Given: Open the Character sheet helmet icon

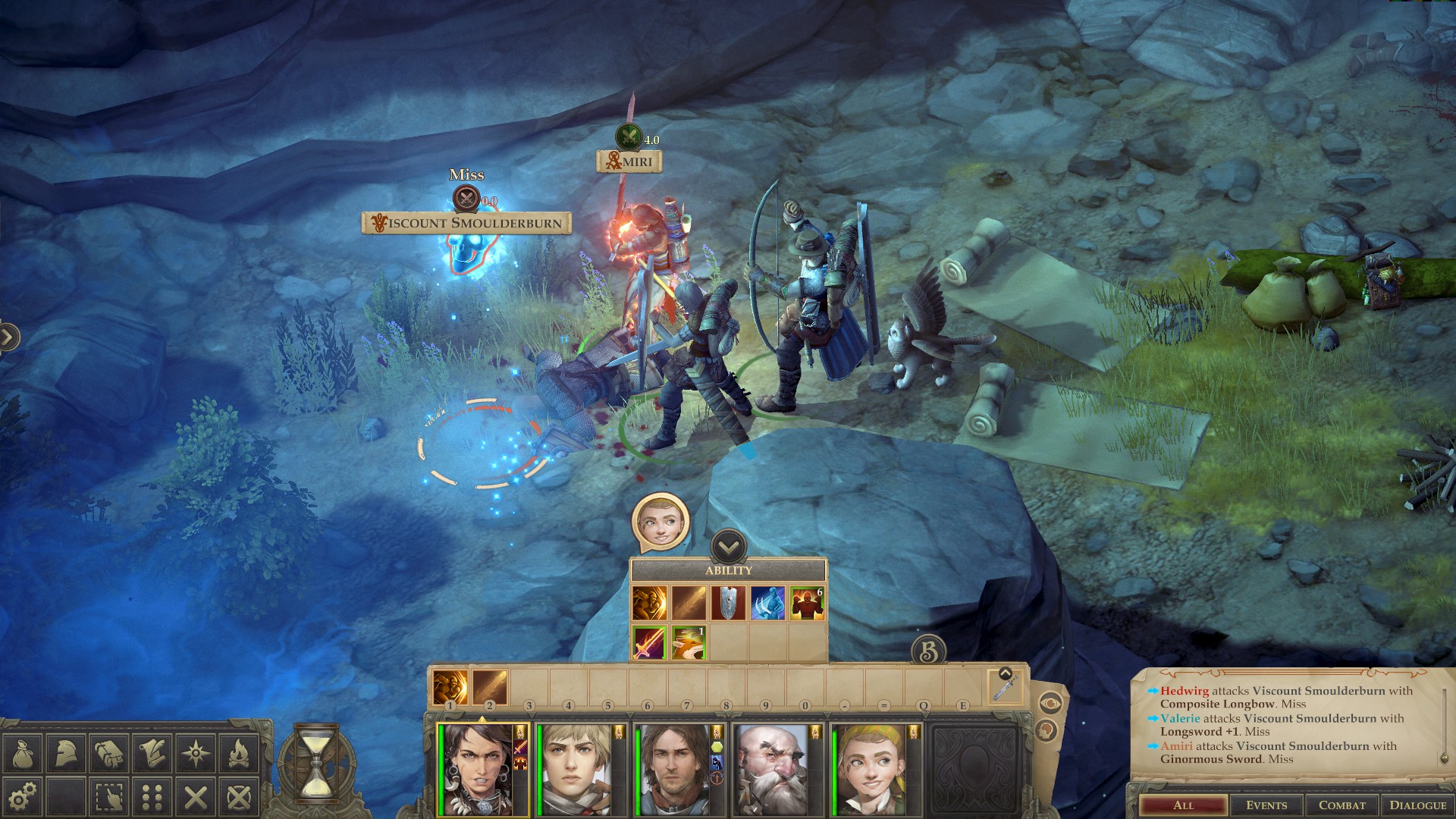Looking at the screenshot, I should click(67, 752).
